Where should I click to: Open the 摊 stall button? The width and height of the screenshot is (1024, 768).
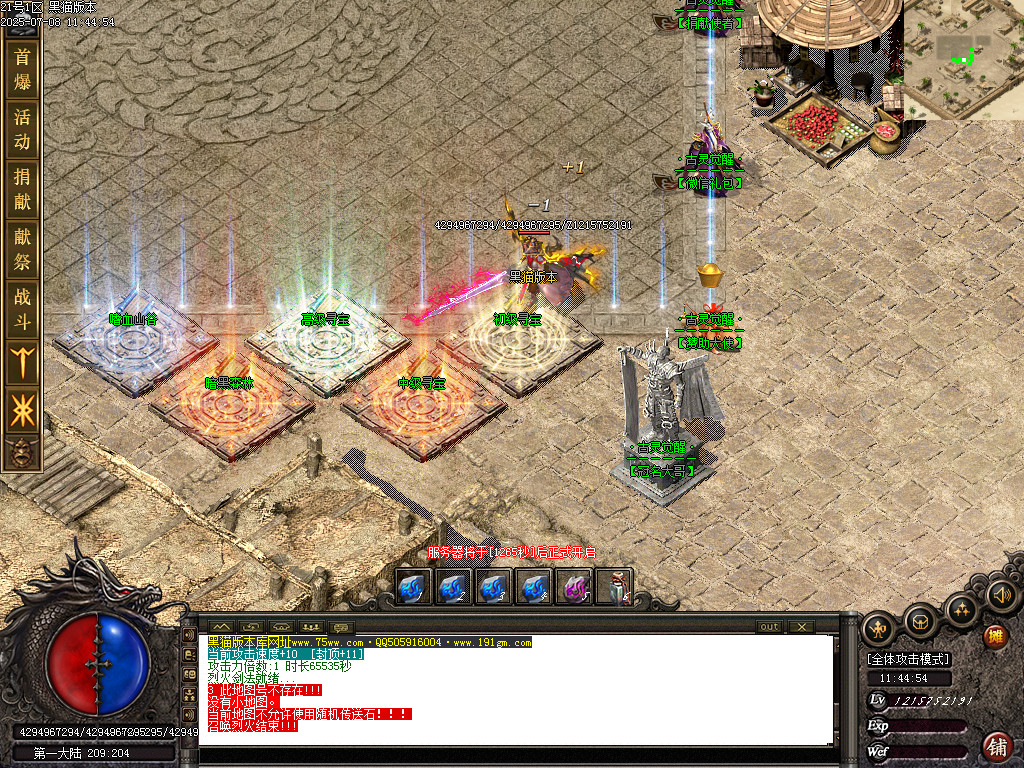[x=995, y=636]
